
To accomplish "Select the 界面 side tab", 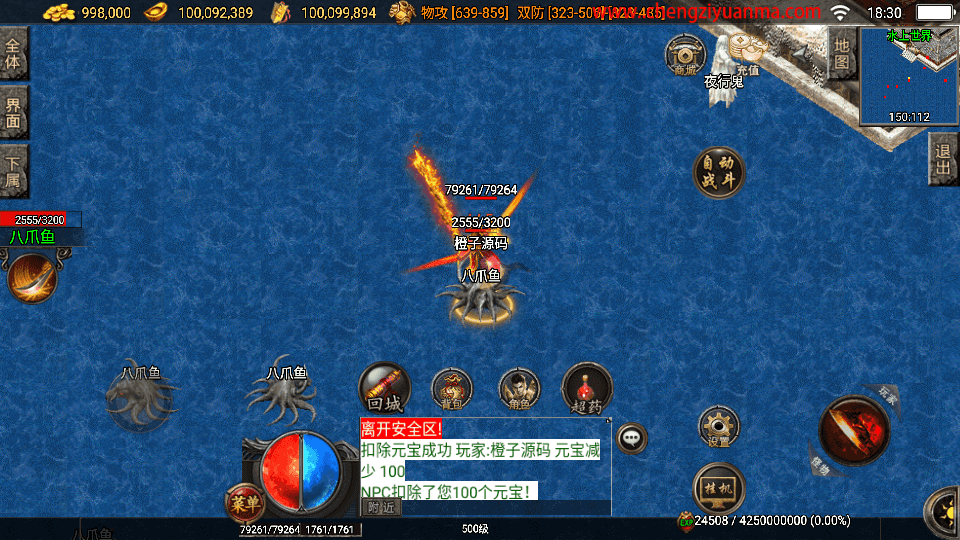I will pyautogui.click(x=13, y=111).
